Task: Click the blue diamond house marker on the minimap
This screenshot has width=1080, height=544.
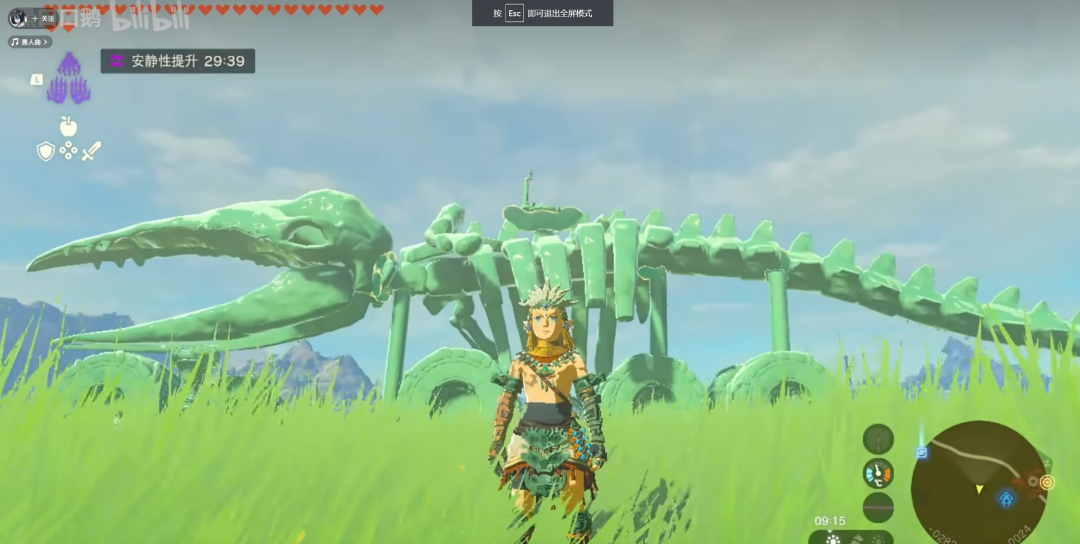Action: 1006,498
